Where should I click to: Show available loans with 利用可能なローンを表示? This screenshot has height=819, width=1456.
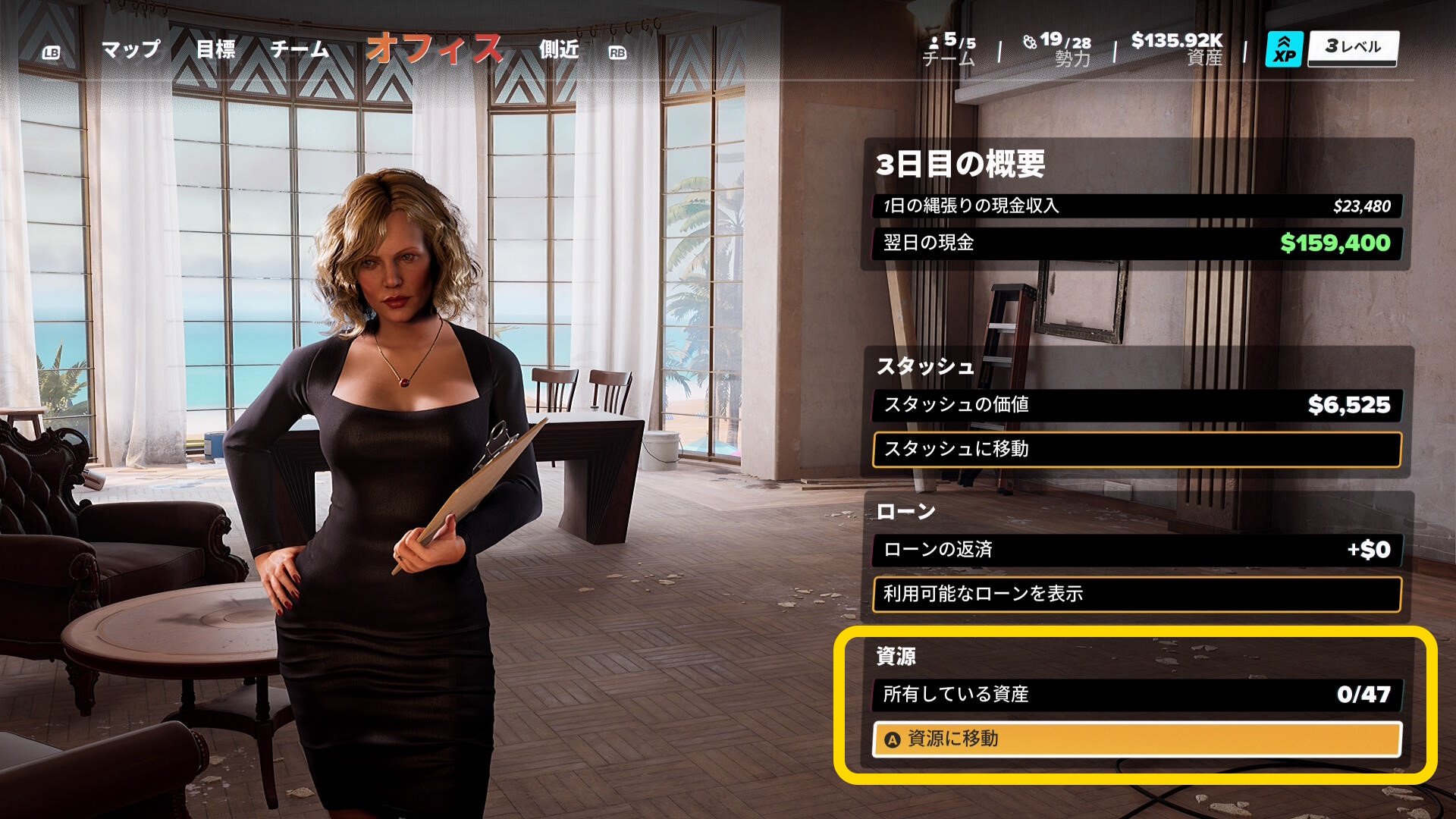click(x=1136, y=594)
